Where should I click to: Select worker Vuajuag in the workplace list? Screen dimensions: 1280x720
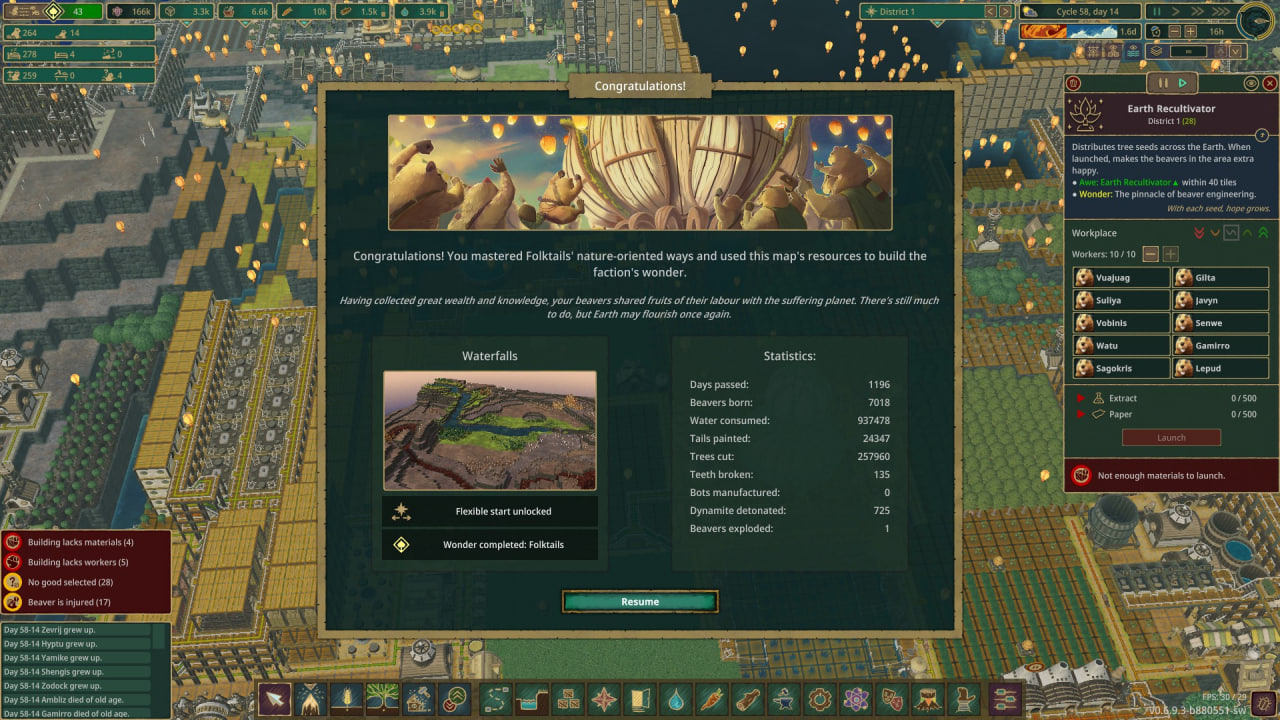(x=1121, y=278)
